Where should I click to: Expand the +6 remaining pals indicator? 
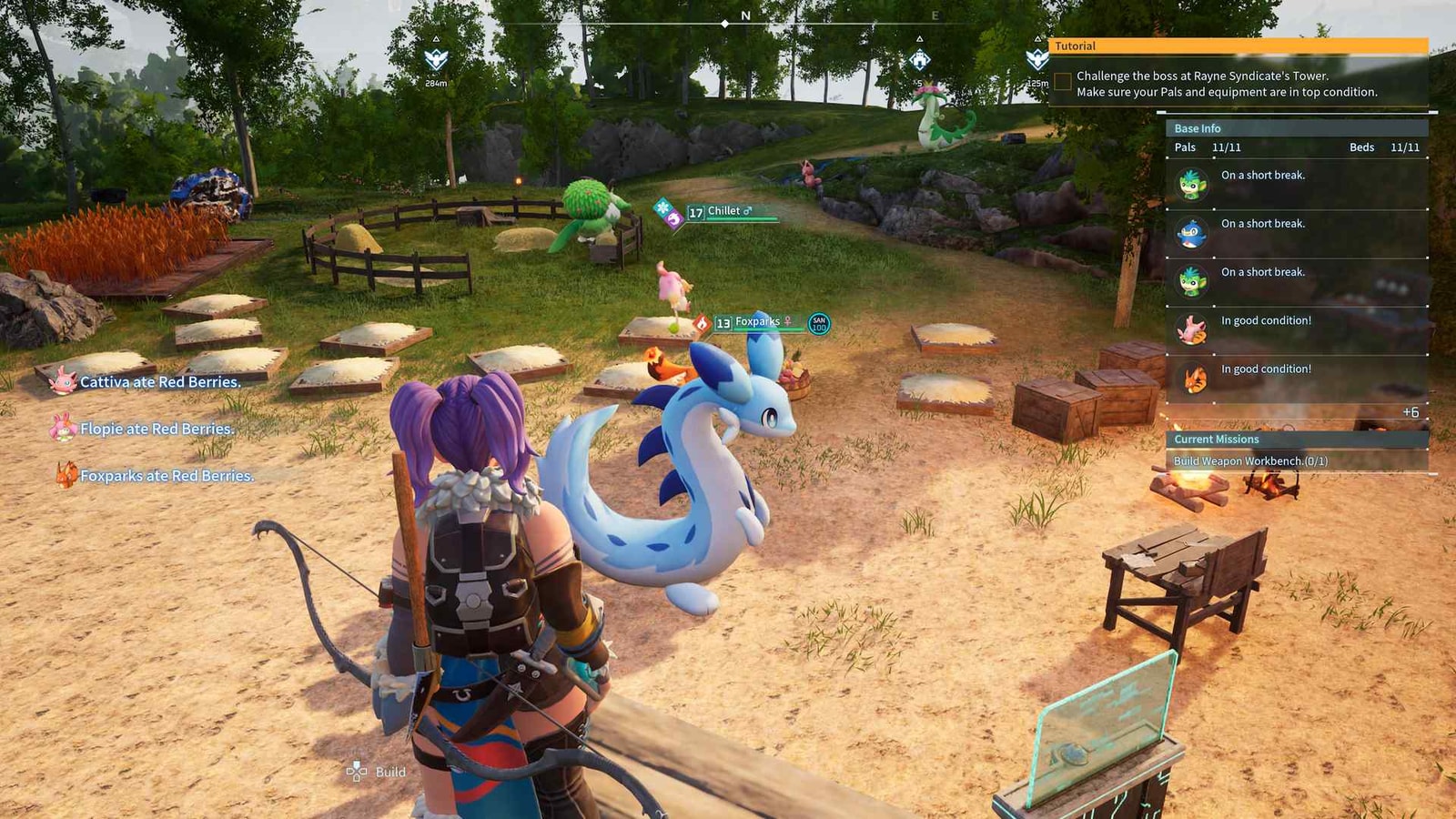click(1410, 412)
